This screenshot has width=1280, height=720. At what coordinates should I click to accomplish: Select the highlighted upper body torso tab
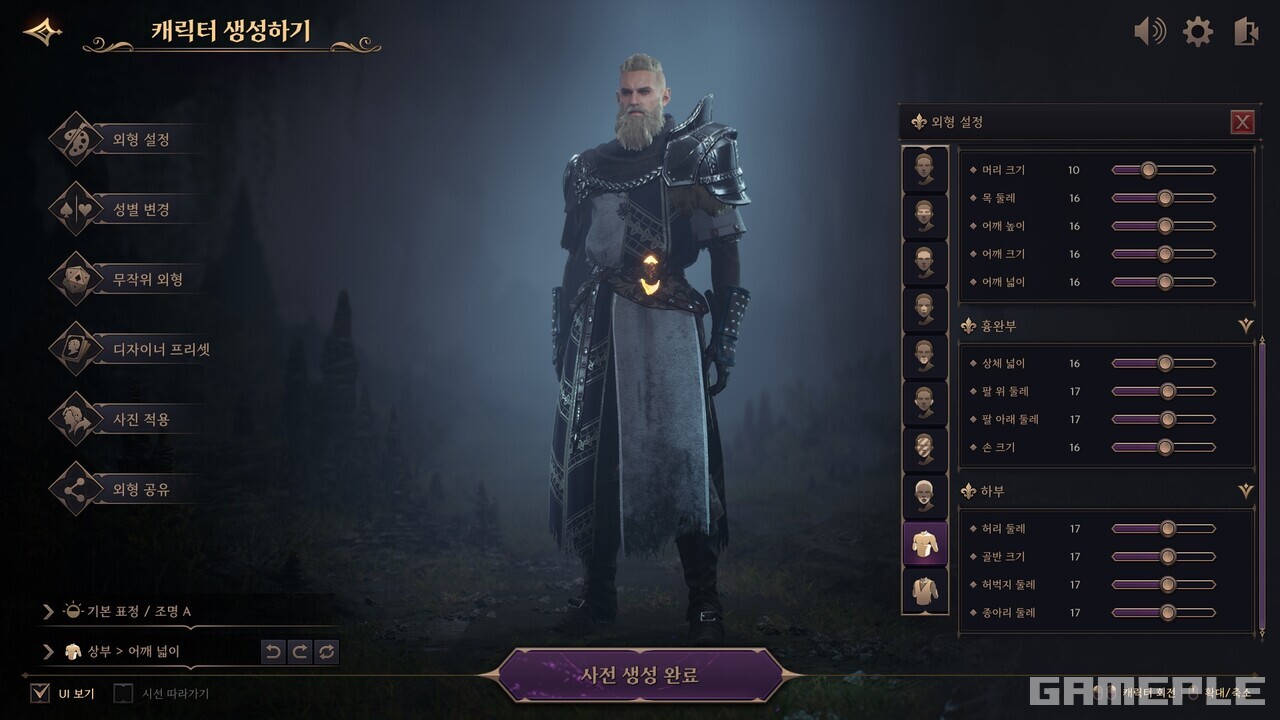pos(925,543)
